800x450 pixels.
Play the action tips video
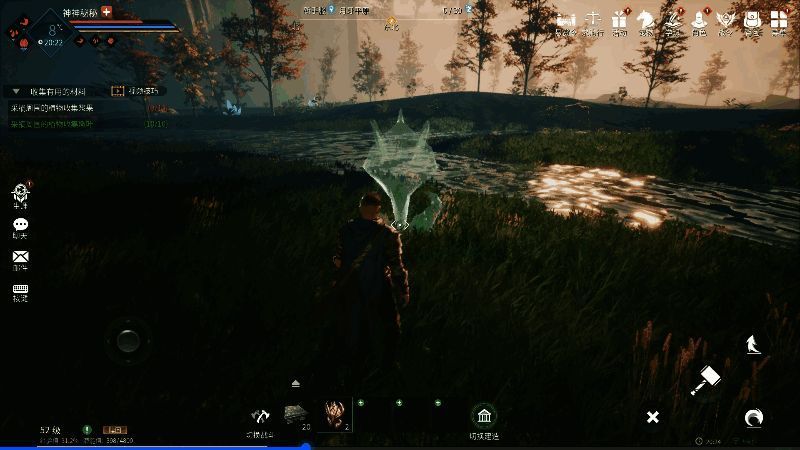click(x=118, y=91)
